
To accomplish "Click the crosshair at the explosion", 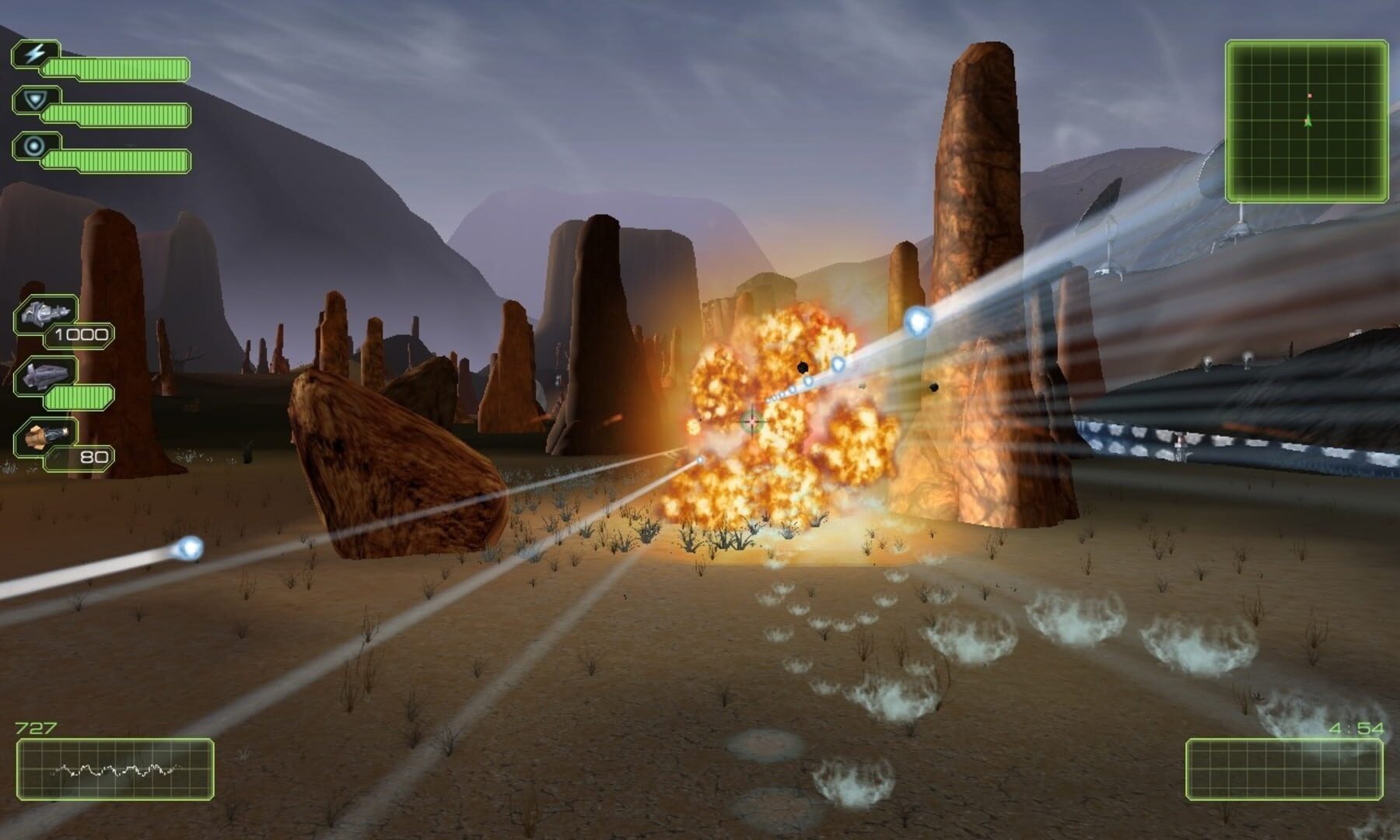I will [x=751, y=421].
